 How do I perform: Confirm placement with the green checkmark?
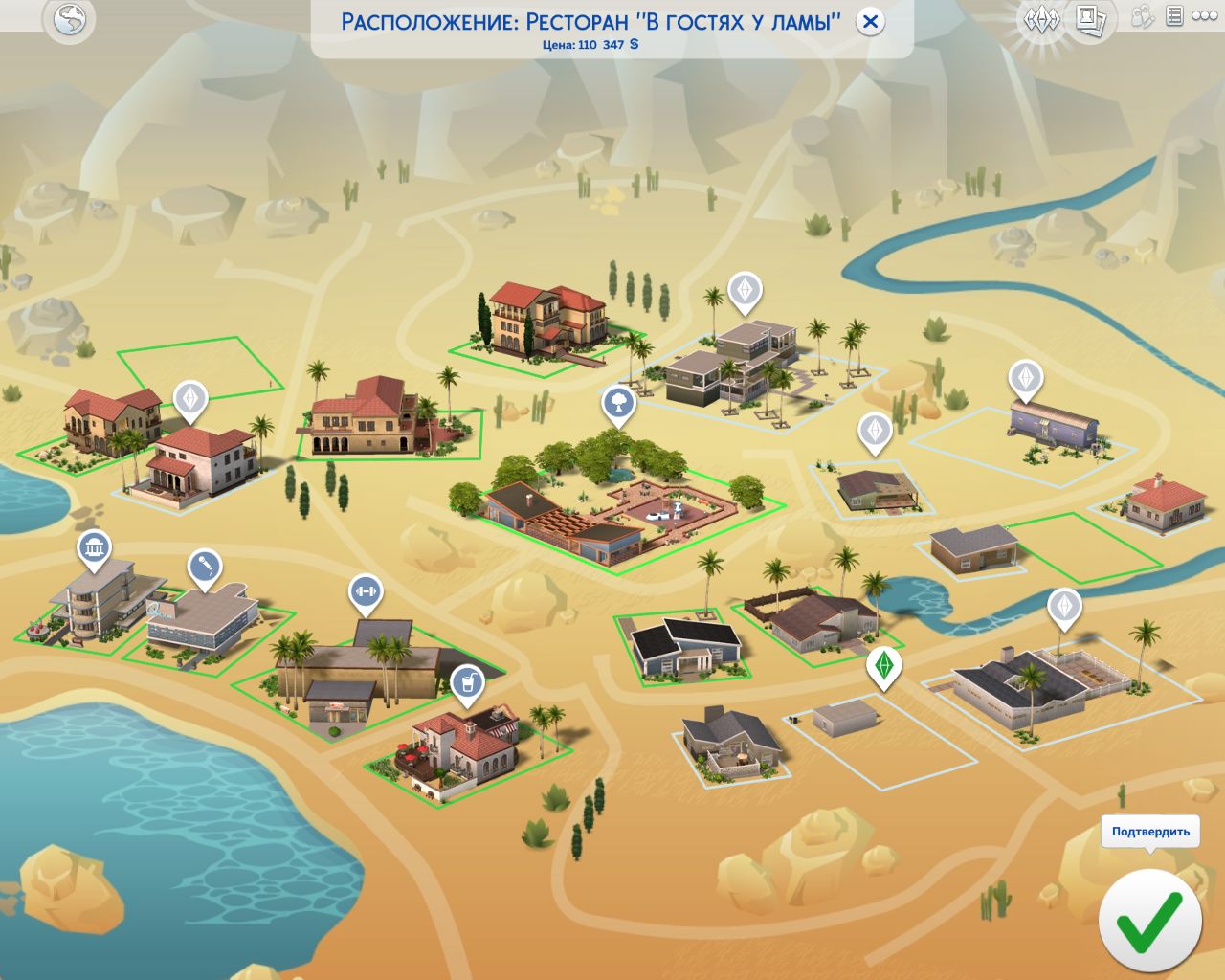click(x=1149, y=921)
